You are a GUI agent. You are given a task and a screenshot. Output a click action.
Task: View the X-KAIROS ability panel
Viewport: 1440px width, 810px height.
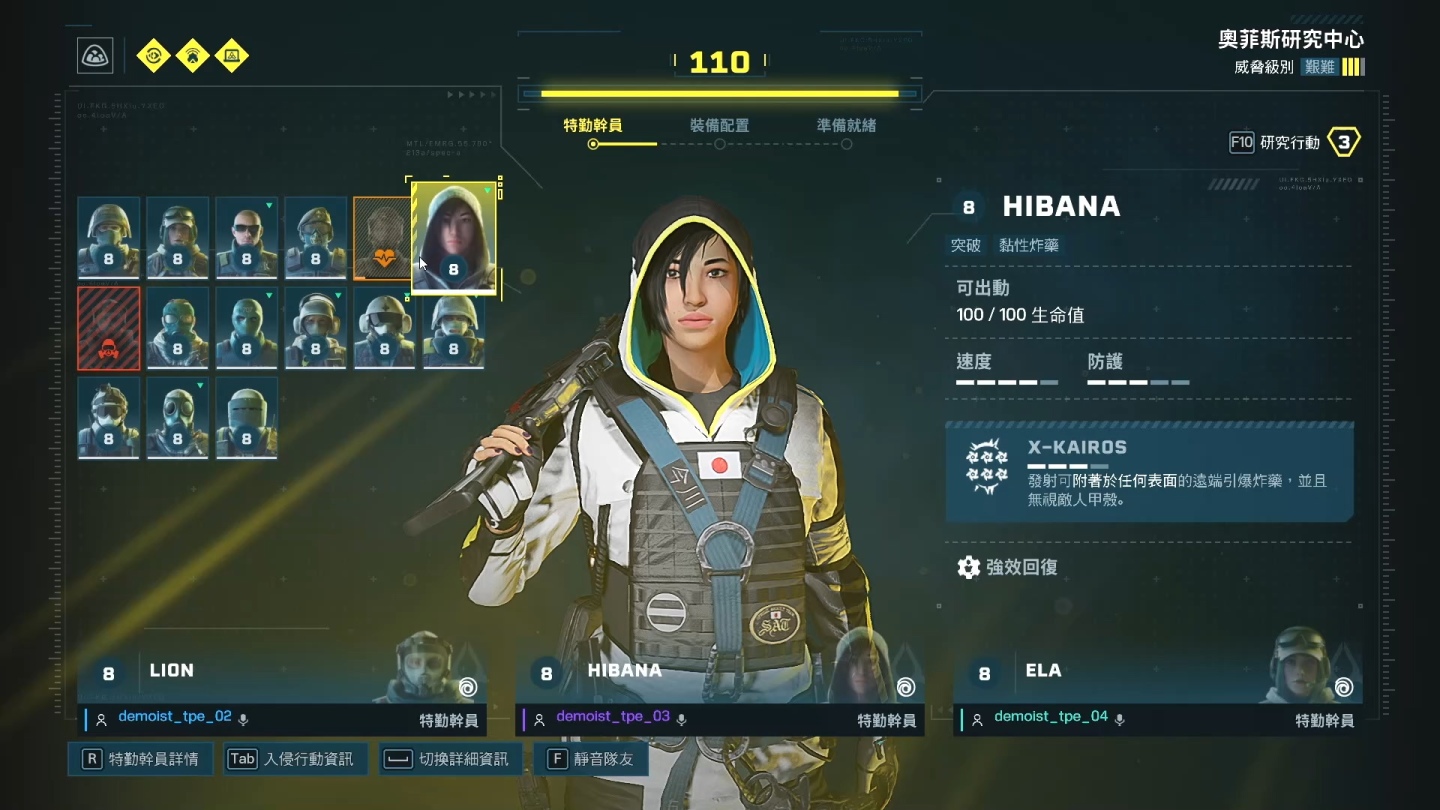(1149, 471)
